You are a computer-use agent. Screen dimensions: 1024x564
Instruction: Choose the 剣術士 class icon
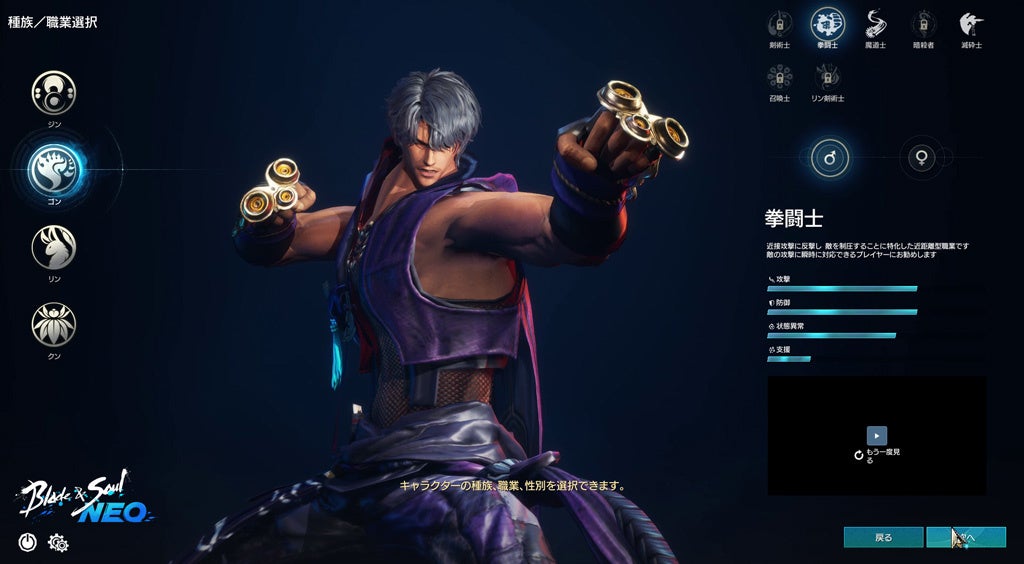point(780,23)
